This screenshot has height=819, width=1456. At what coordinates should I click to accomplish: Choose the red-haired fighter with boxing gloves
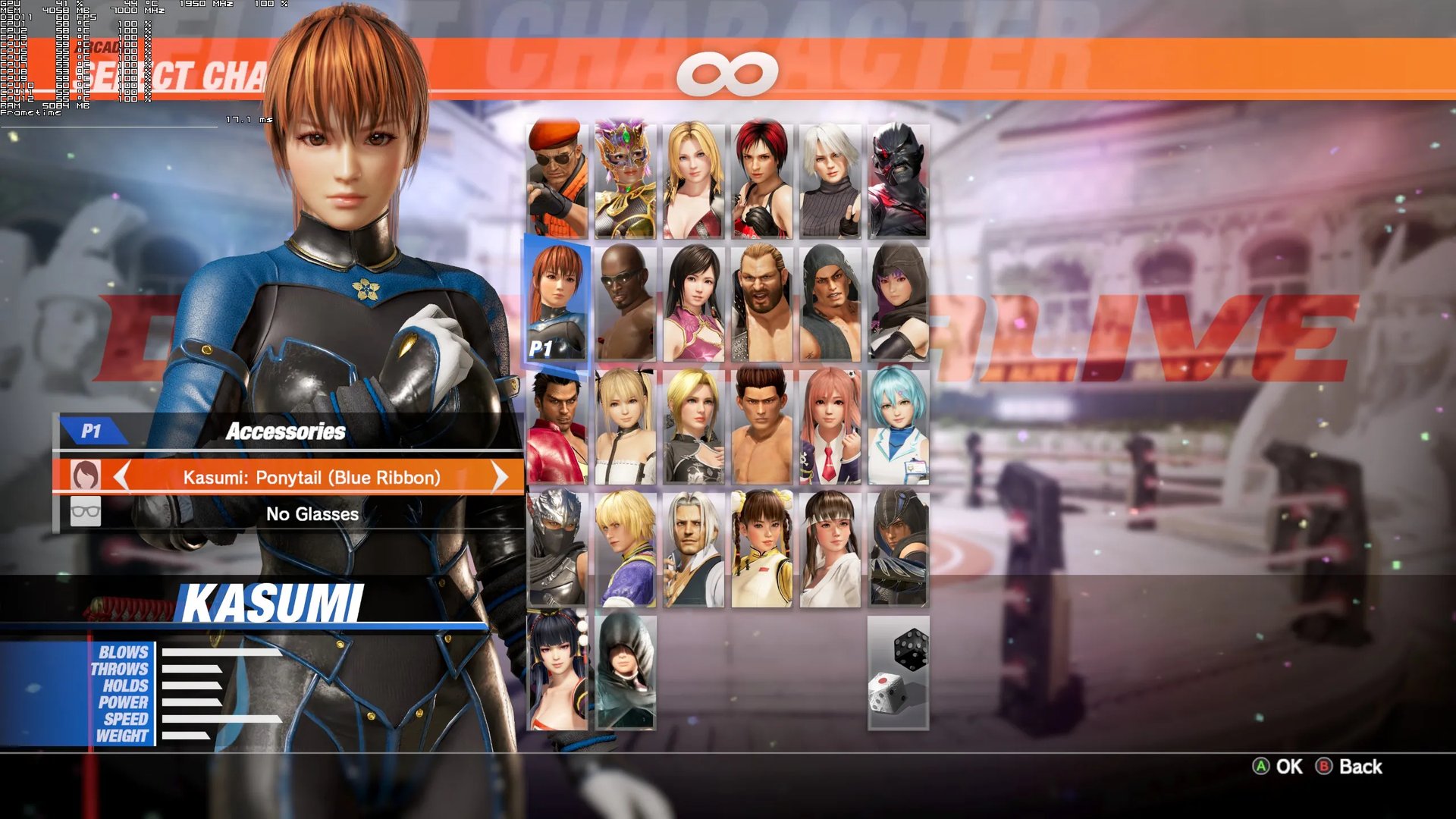(x=762, y=180)
